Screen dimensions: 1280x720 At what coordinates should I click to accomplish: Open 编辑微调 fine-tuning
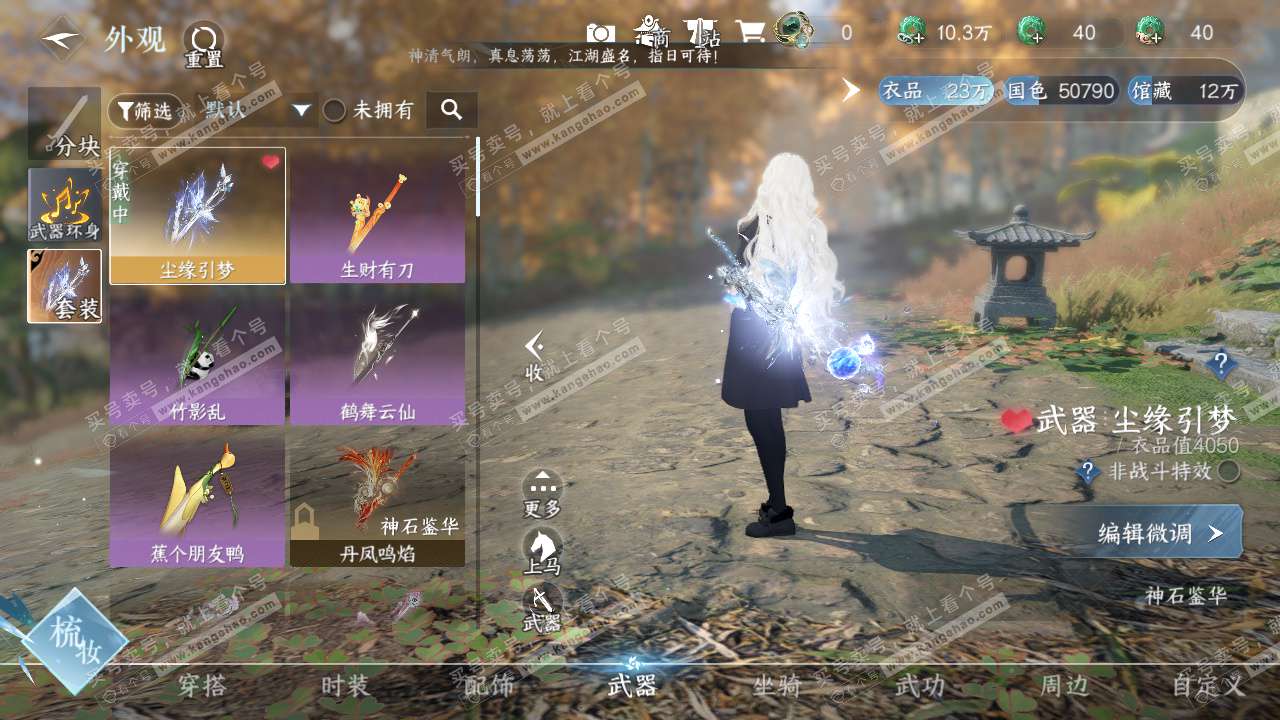[x=1160, y=533]
